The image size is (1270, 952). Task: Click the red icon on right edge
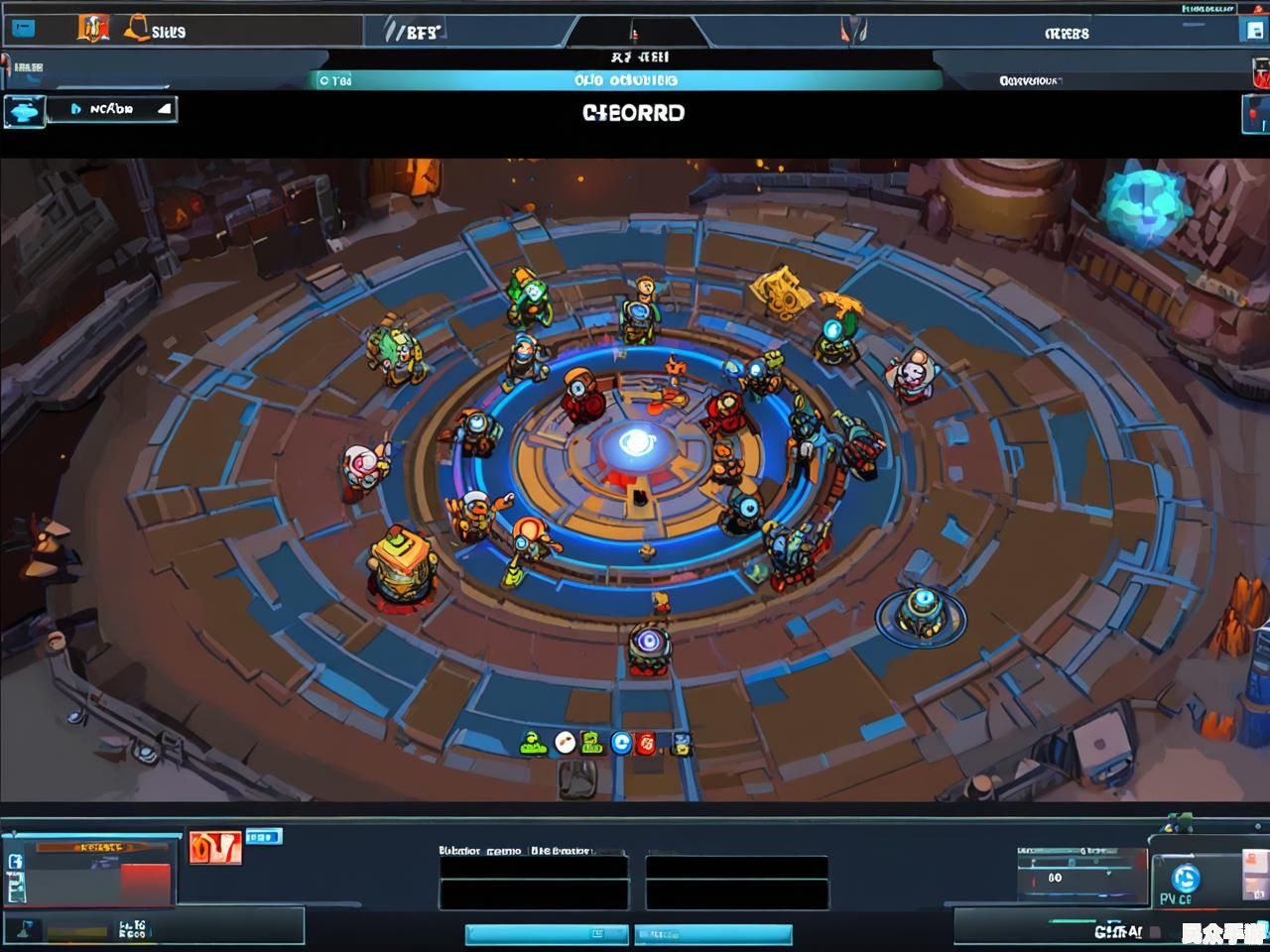[1260, 73]
